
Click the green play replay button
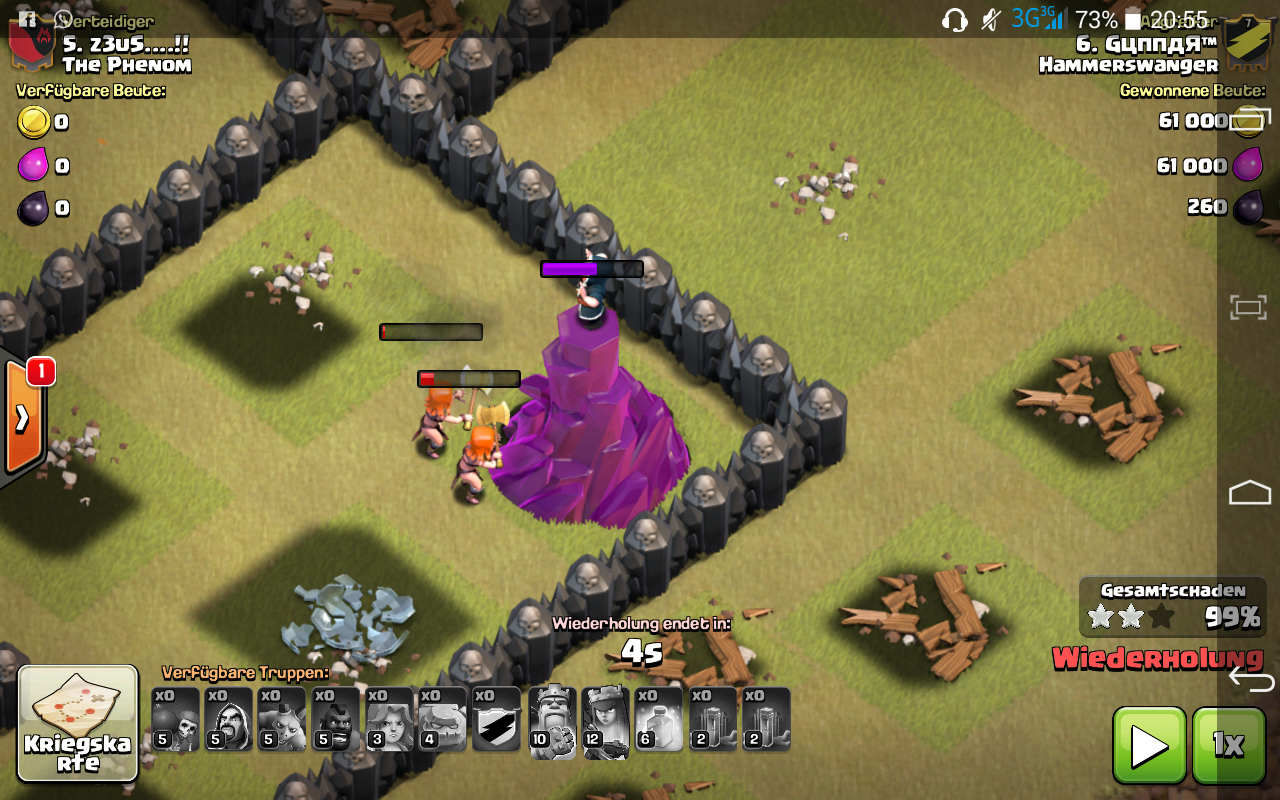(1149, 745)
